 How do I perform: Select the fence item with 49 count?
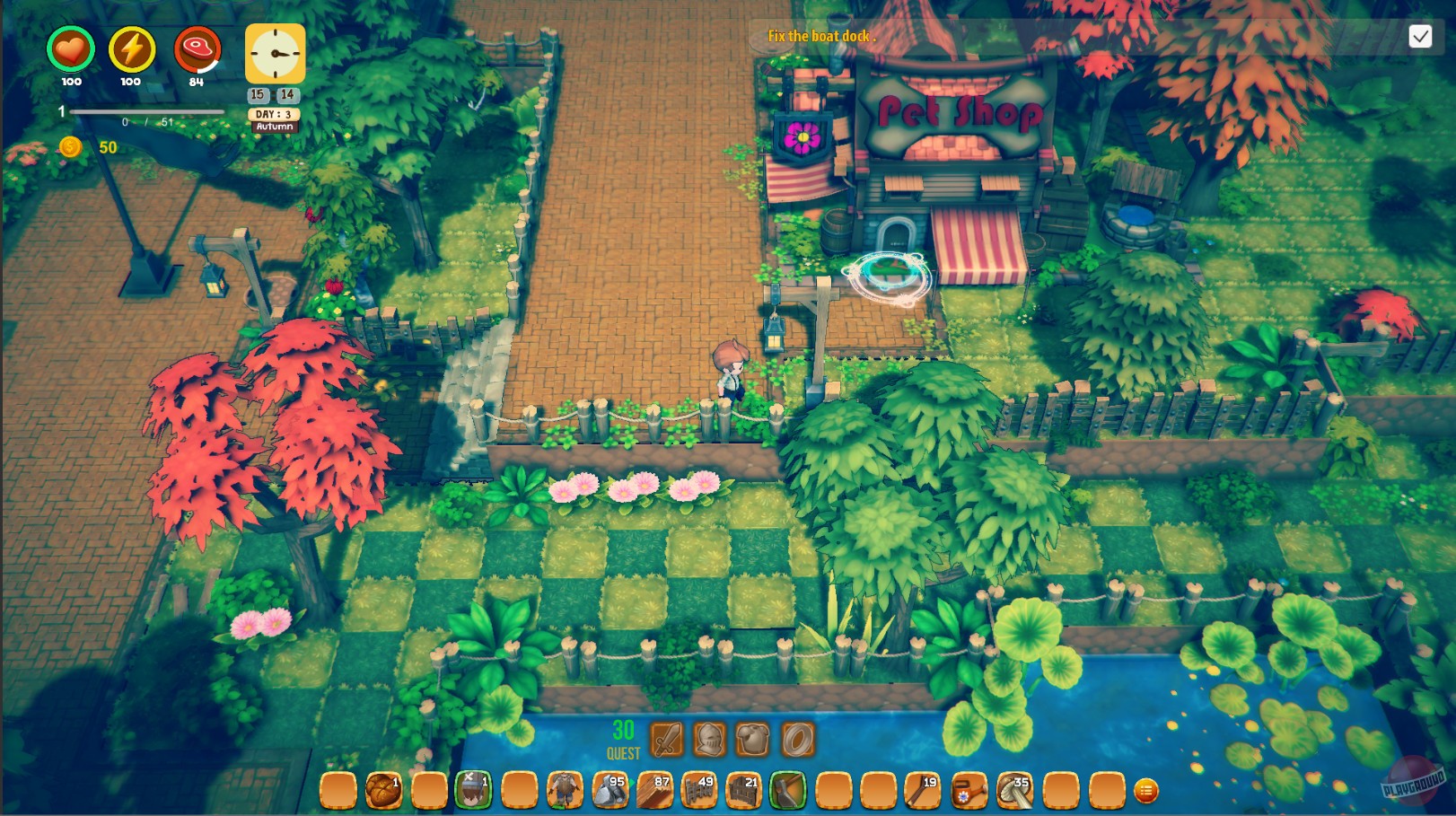tap(698, 790)
